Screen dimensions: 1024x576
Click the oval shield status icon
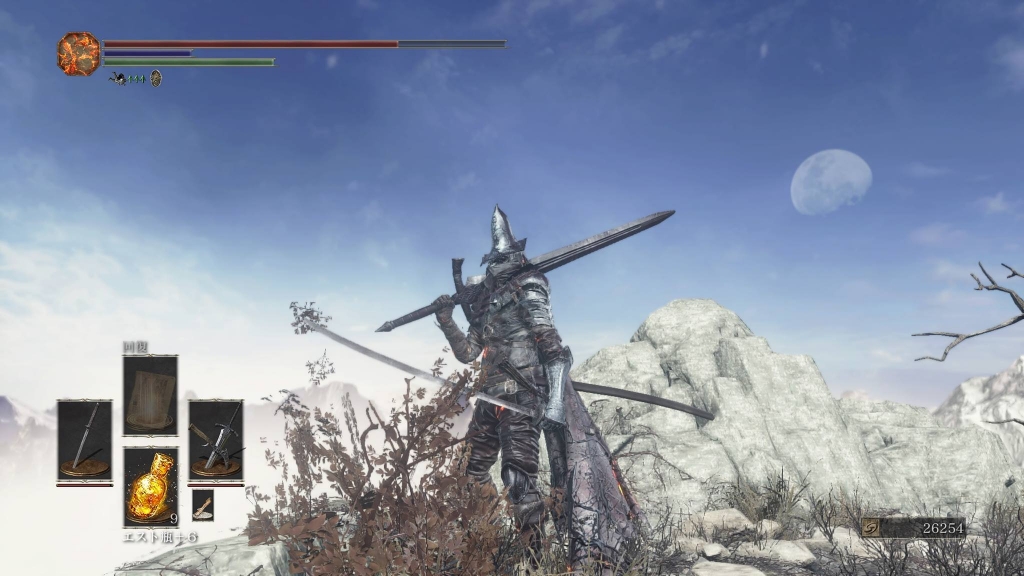coord(156,78)
